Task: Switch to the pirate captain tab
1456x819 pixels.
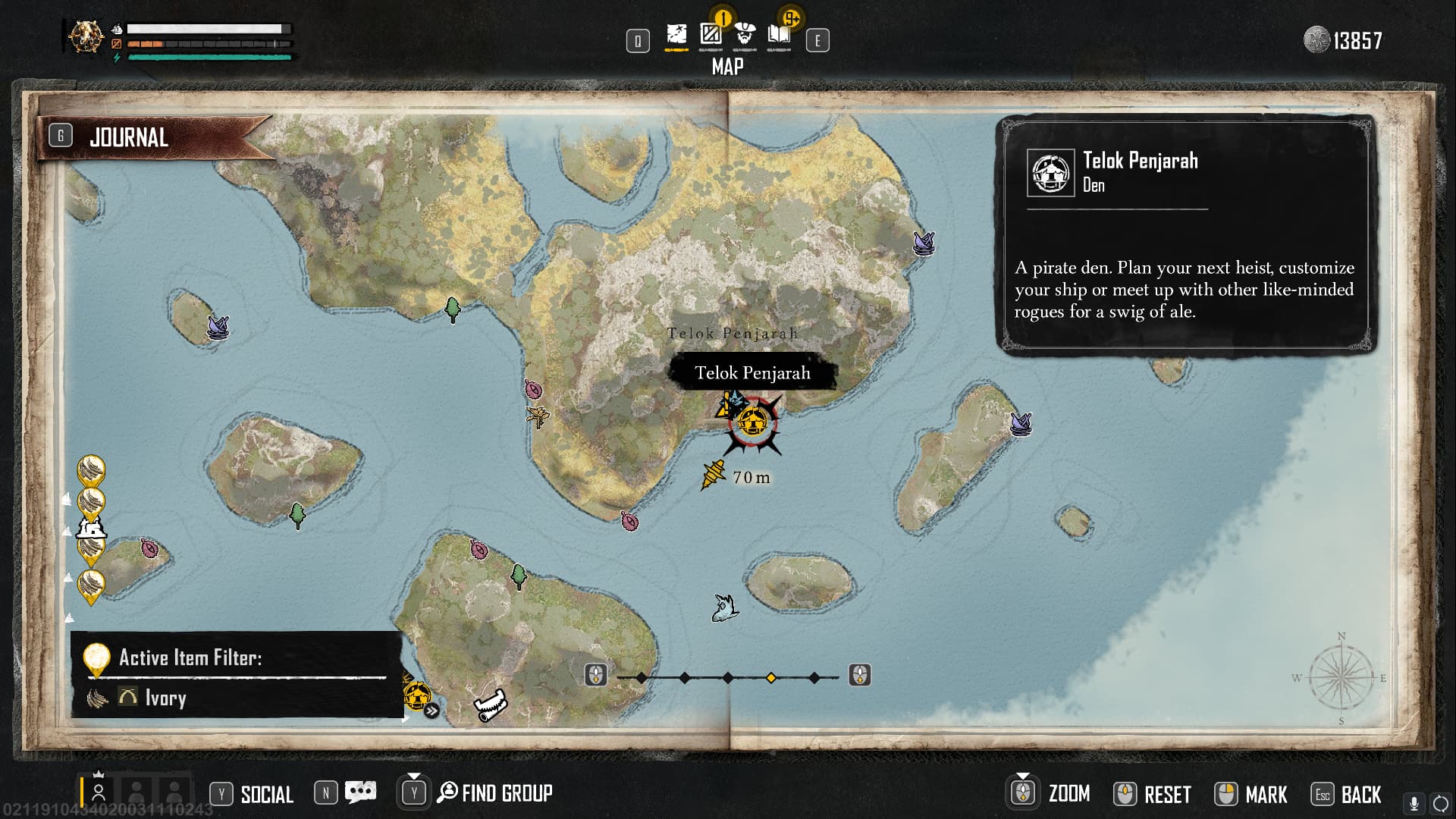Action: click(745, 35)
